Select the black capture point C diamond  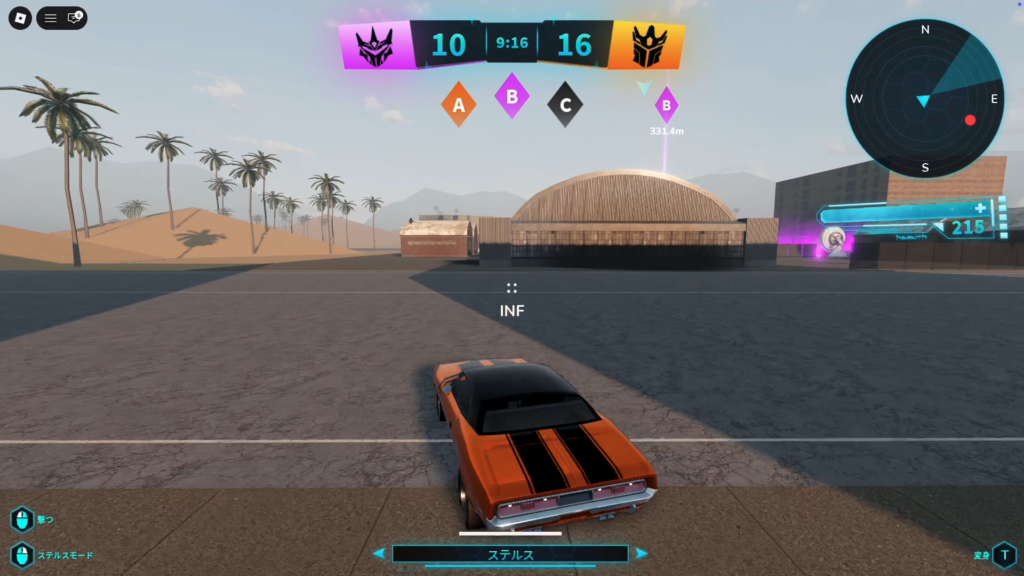tap(565, 104)
